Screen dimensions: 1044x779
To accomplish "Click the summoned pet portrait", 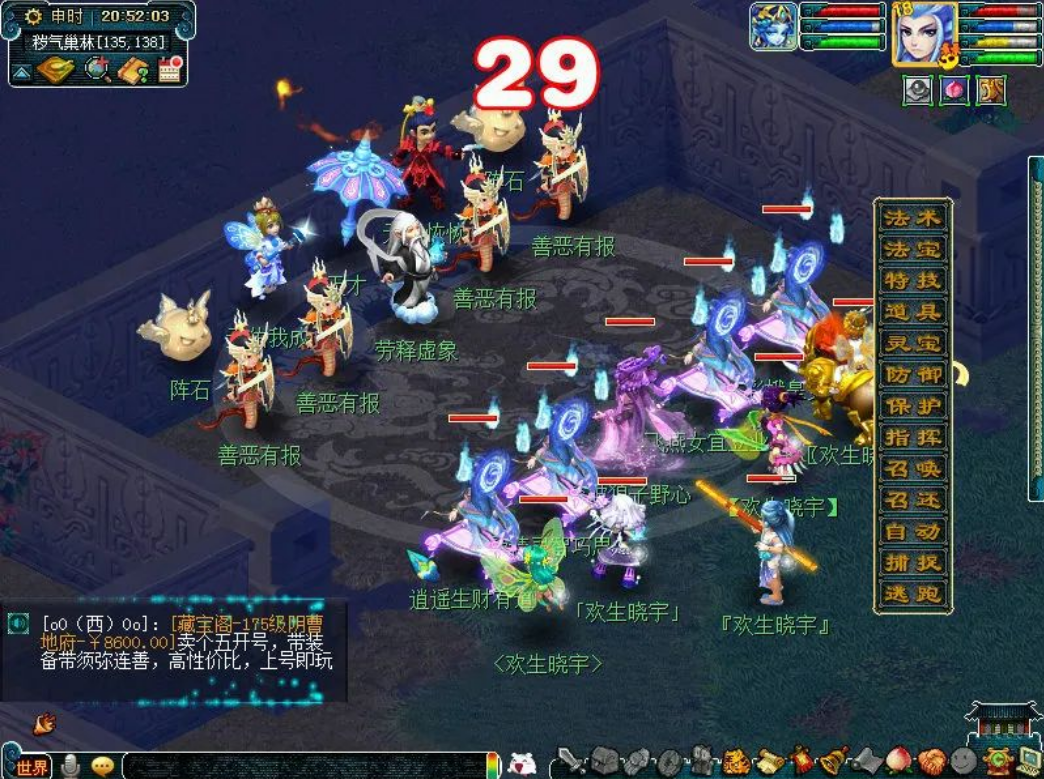I will click(x=773, y=27).
